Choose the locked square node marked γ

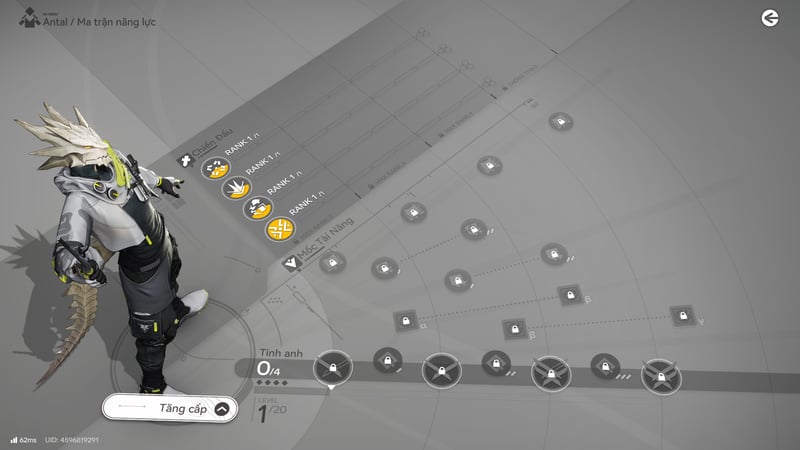(x=683, y=316)
